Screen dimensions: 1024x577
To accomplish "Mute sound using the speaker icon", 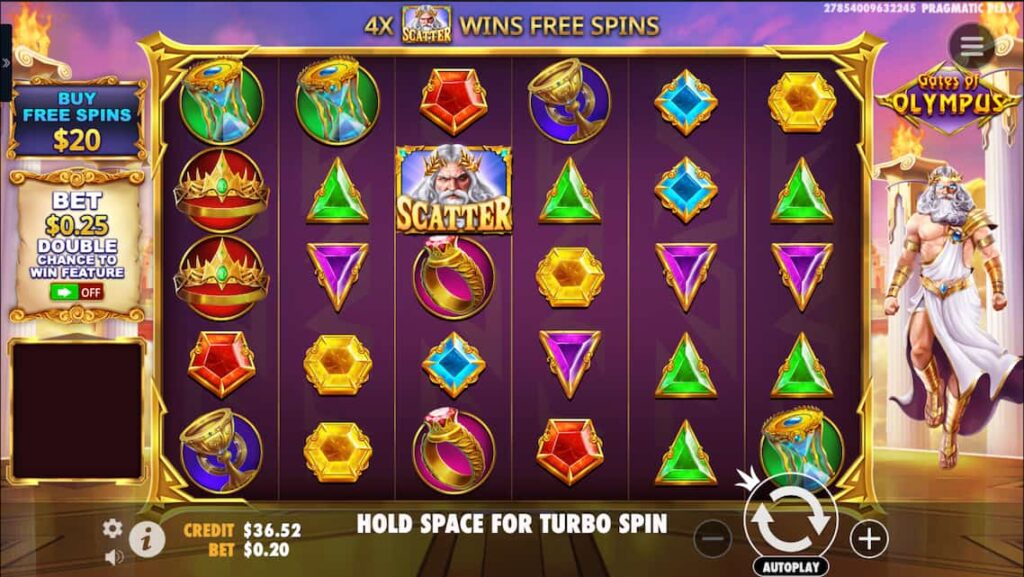I will [x=113, y=556].
